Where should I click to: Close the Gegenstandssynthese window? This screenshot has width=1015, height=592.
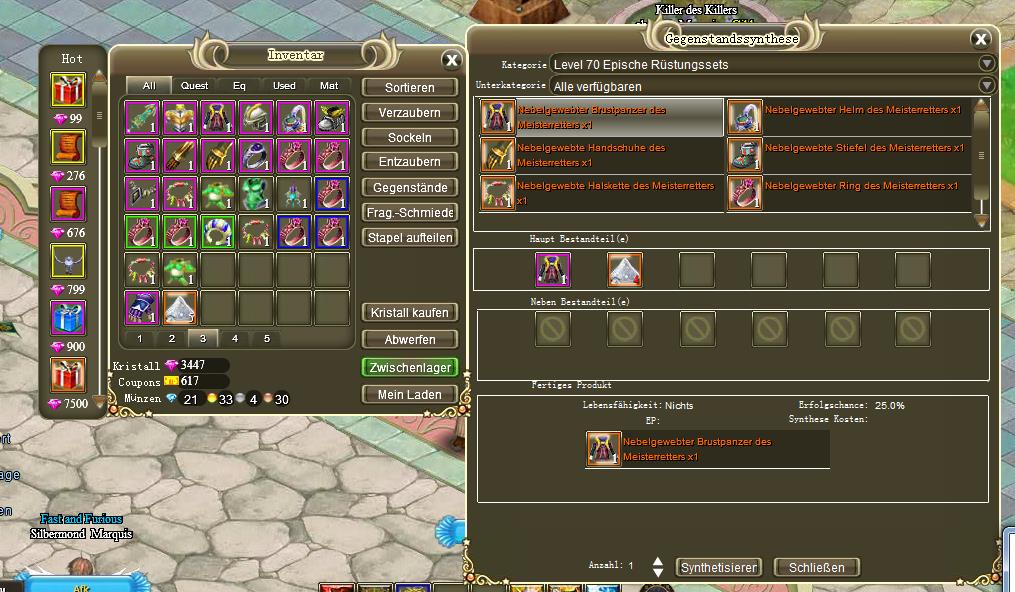pyautogui.click(x=980, y=40)
